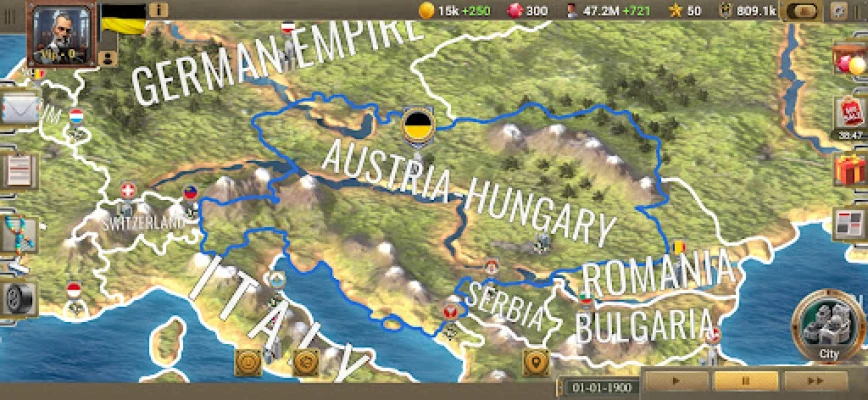
Task: Open the newspaper icon
Action: pyautogui.click(x=850, y=224)
